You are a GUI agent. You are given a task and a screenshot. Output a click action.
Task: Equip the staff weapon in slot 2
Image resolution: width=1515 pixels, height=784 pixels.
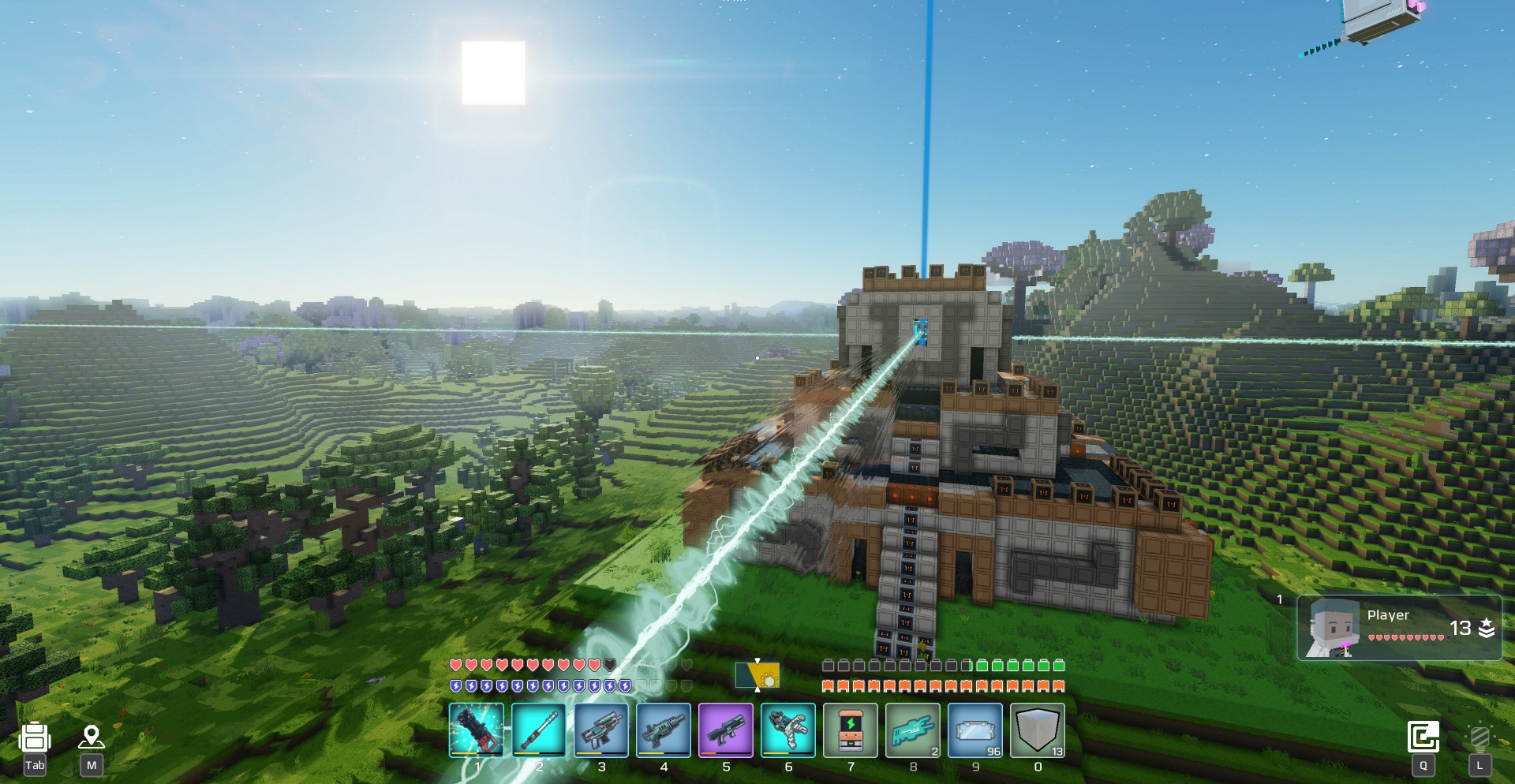pyautogui.click(x=539, y=730)
